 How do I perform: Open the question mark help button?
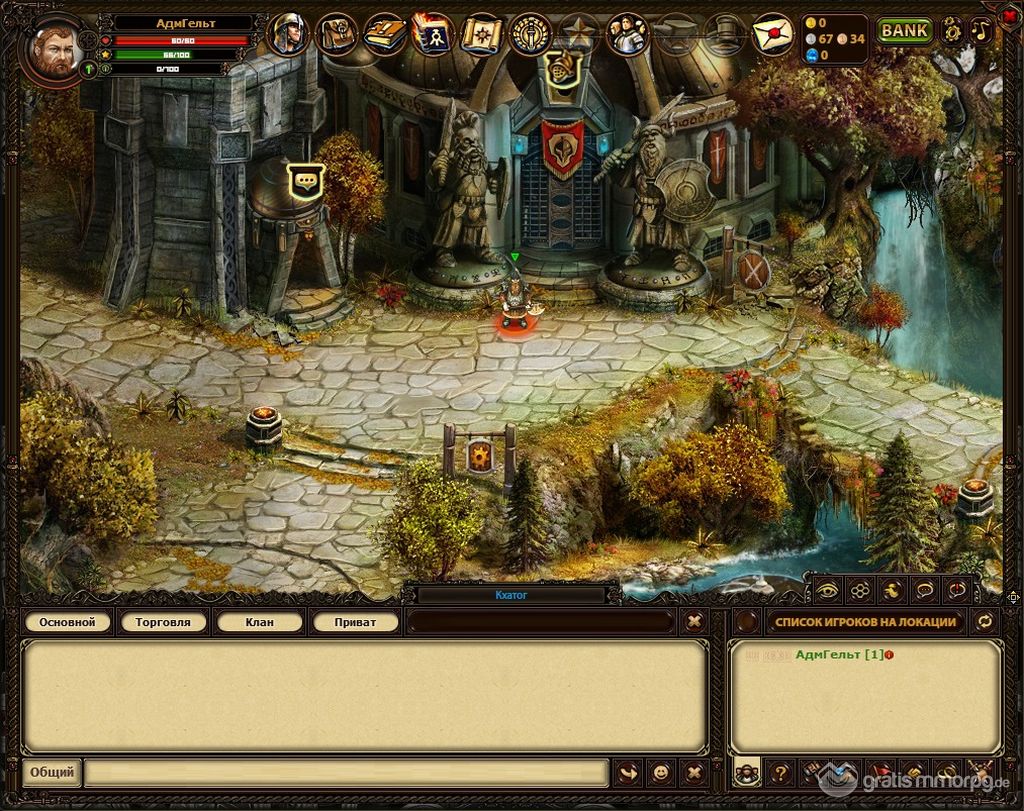pyautogui.click(x=780, y=773)
